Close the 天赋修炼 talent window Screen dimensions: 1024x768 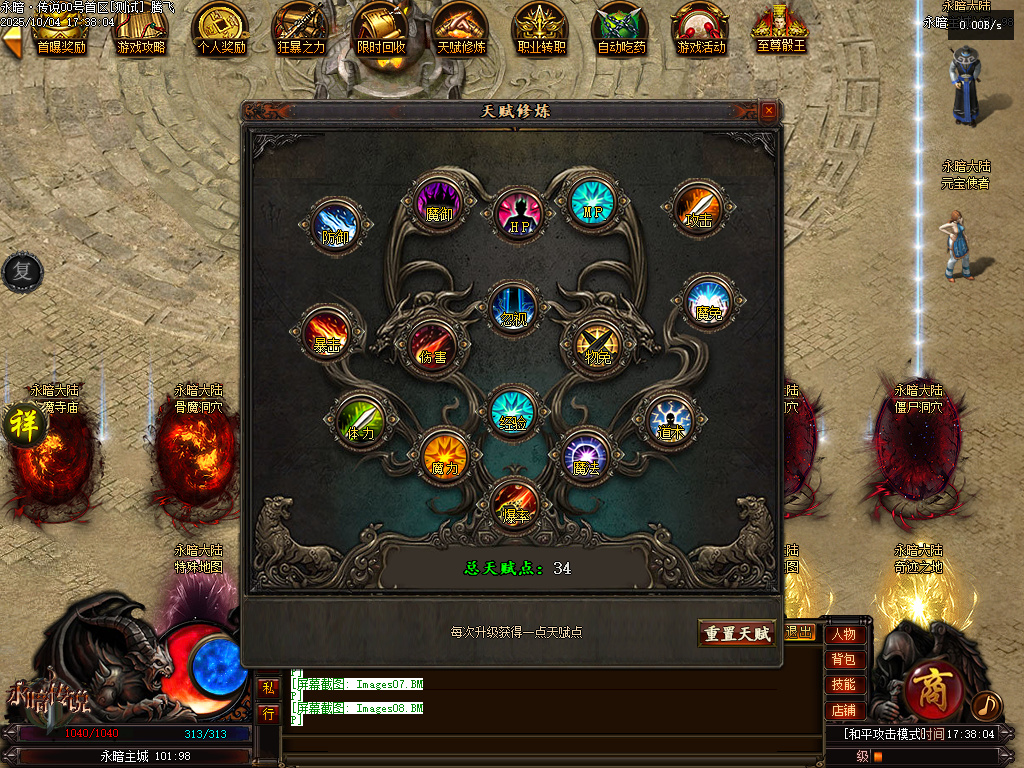pyautogui.click(x=768, y=111)
